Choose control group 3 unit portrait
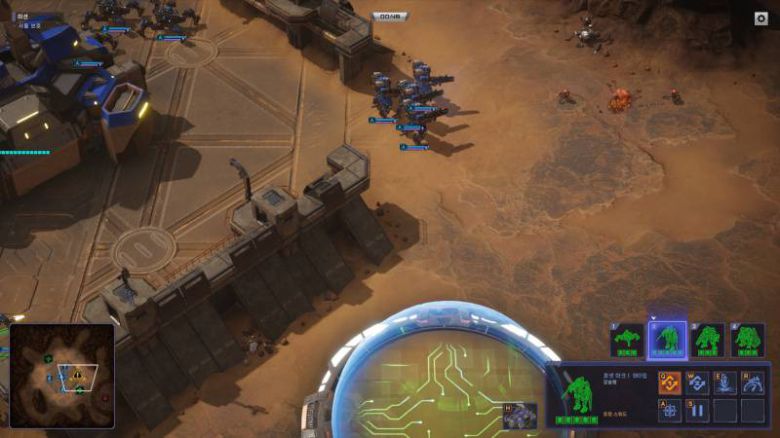 (708, 340)
